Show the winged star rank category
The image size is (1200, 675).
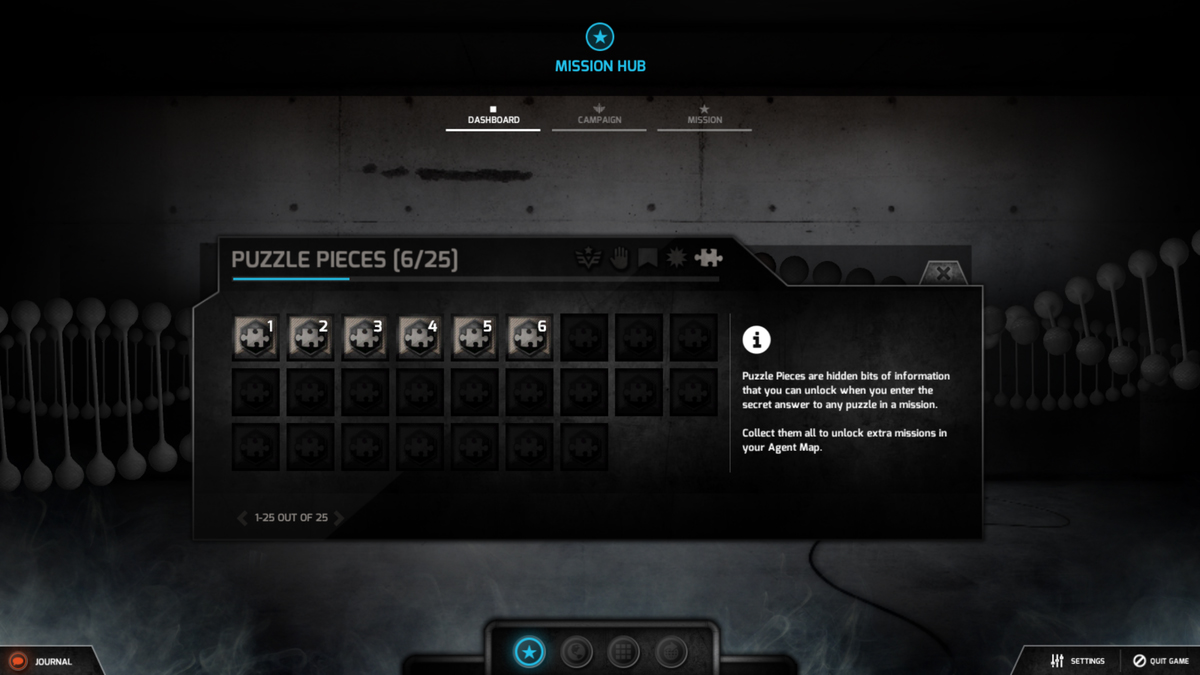(x=588, y=259)
